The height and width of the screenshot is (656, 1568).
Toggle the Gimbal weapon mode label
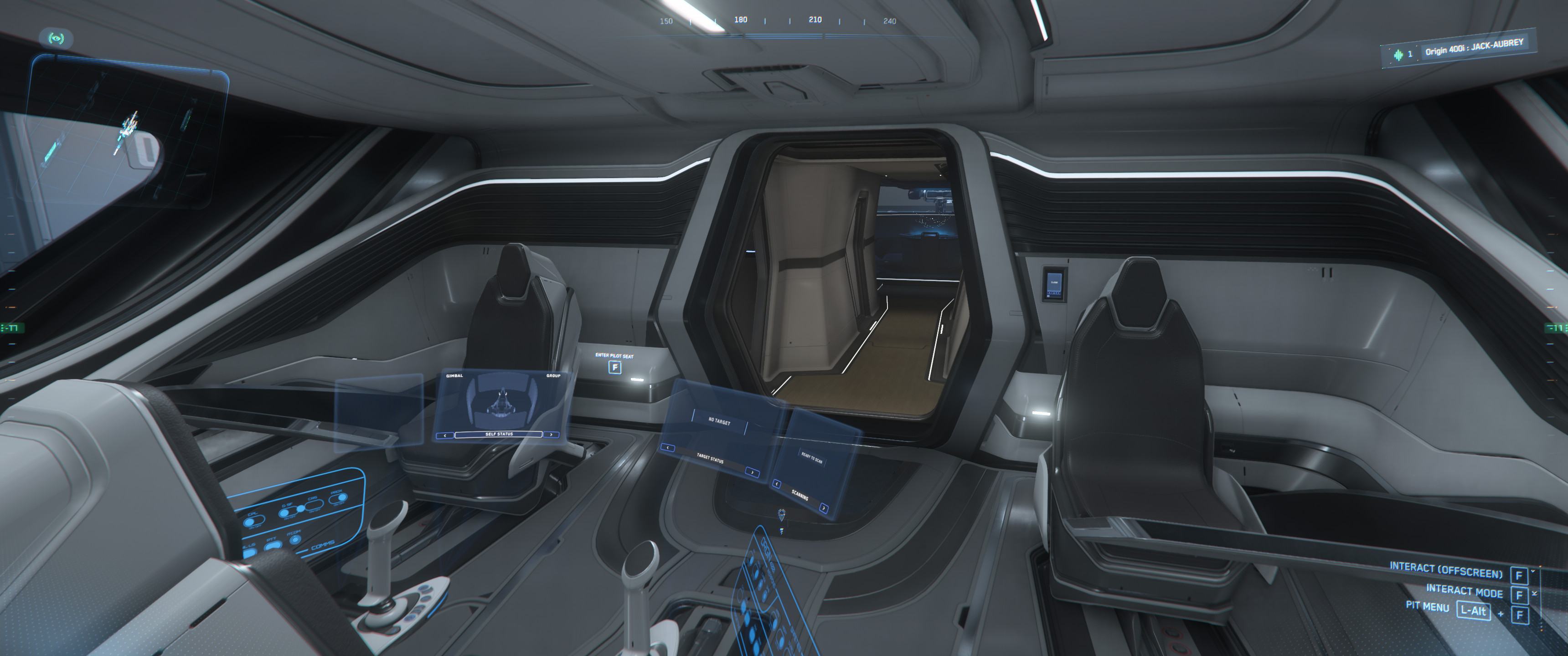click(x=455, y=376)
